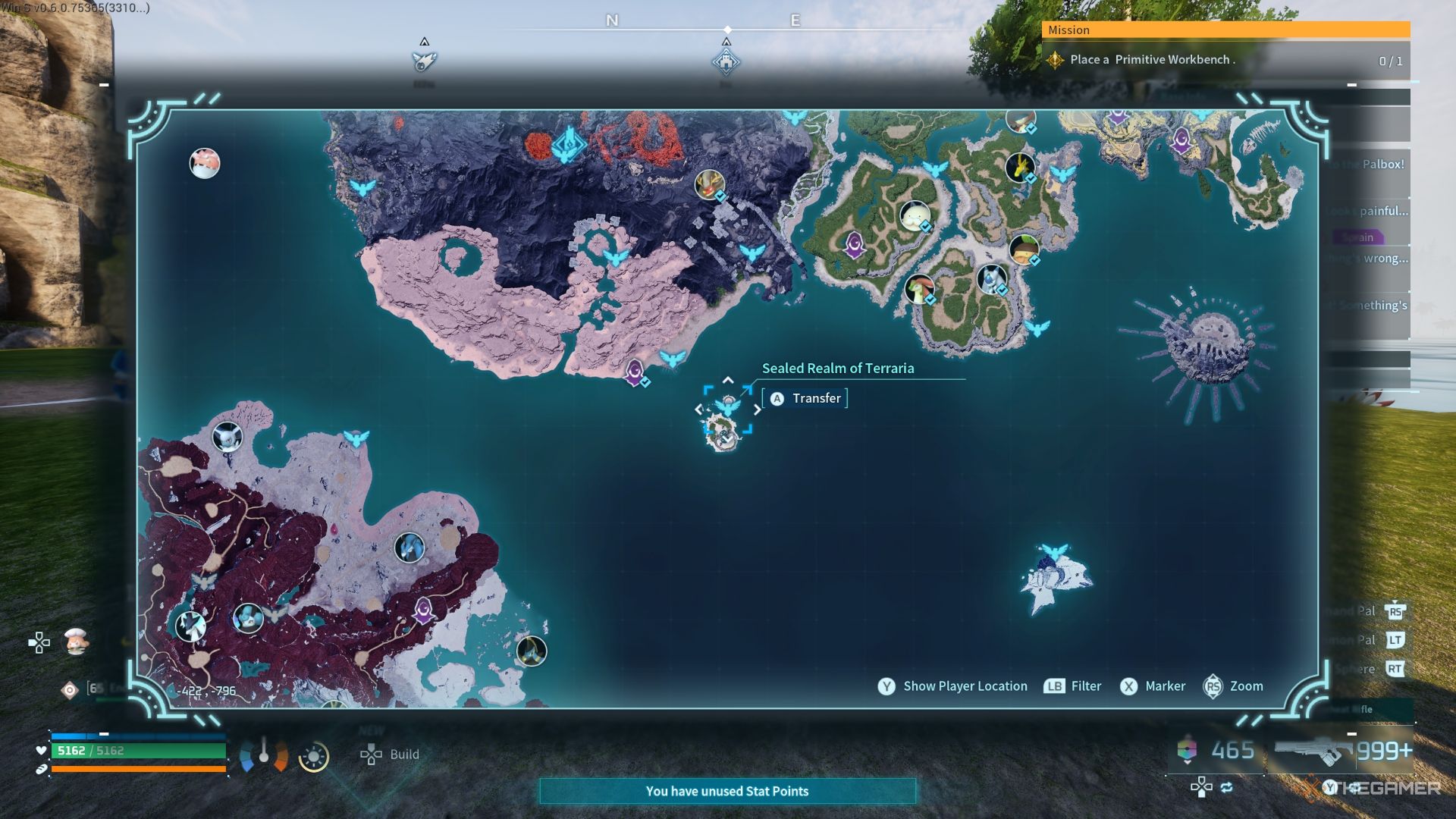Click the Transfer button for Sealed Realm of Terraria
Image resolution: width=1456 pixels, height=819 pixels.
tap(805, 399)
